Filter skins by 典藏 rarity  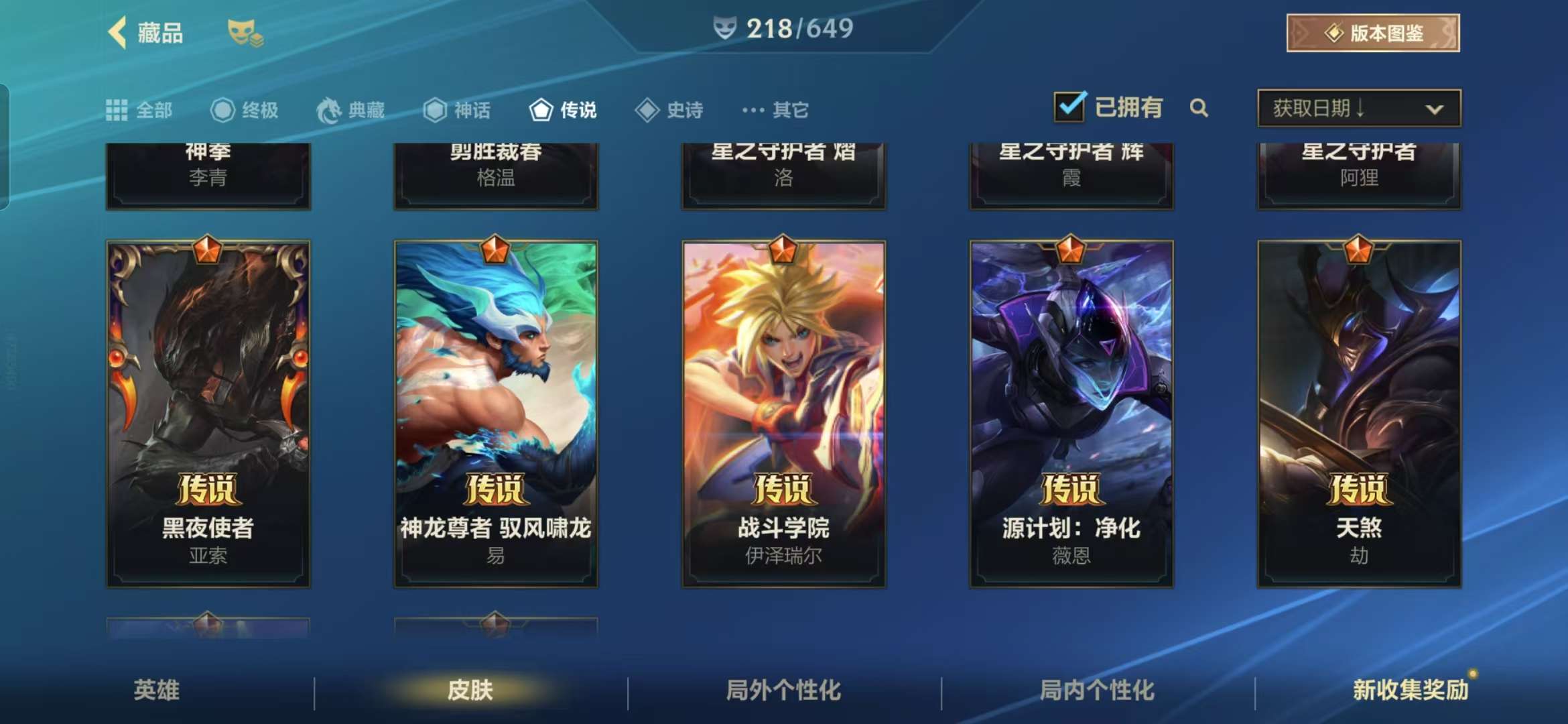(351, 110)
